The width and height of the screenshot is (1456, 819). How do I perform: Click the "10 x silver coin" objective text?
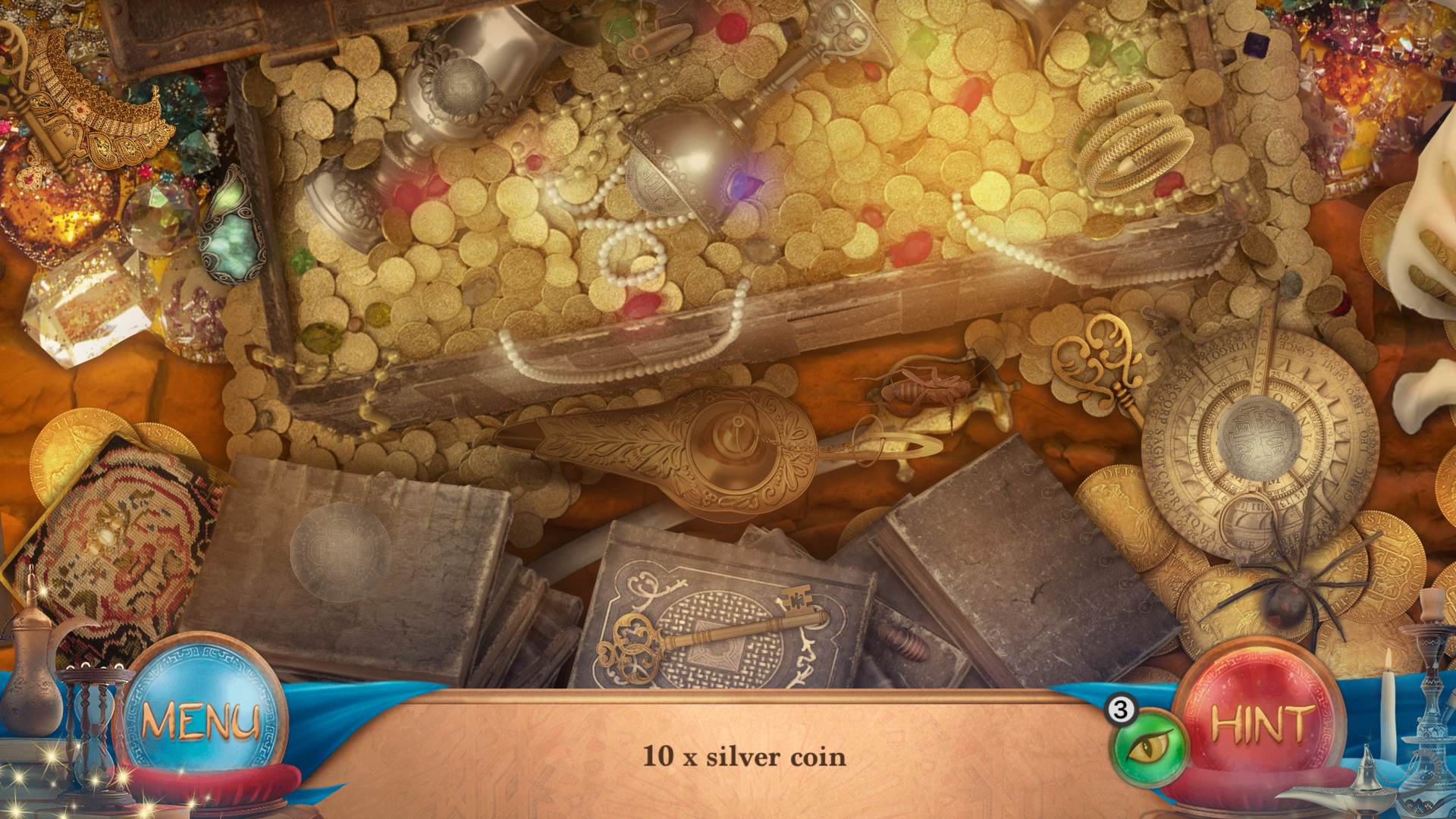(745, 755)
